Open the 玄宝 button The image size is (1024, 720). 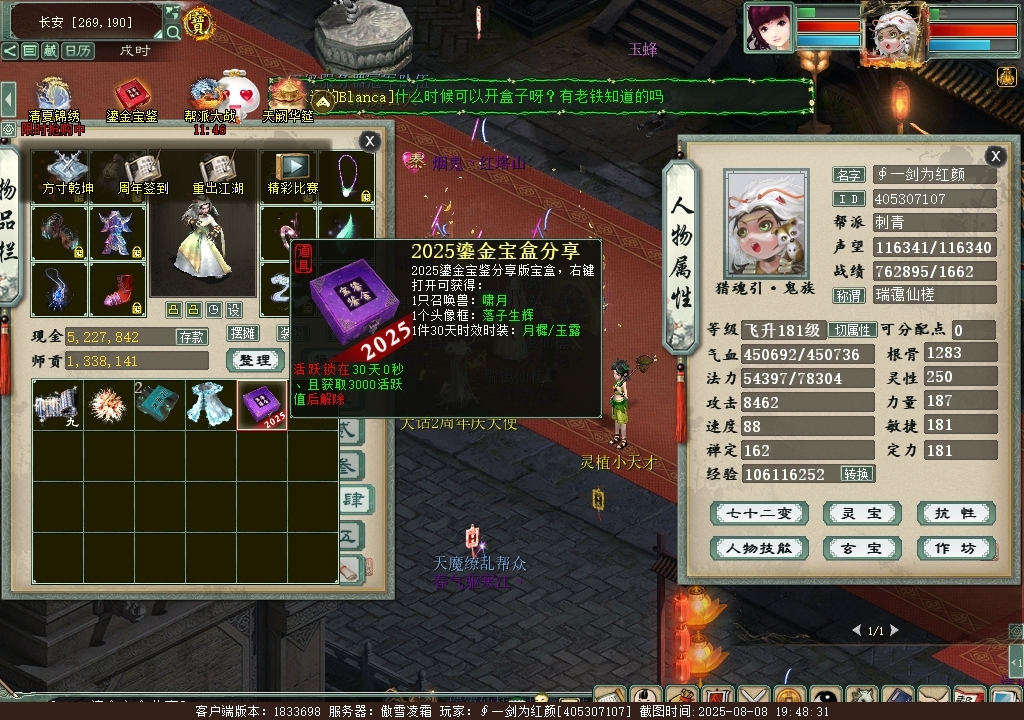click(x=855, y=548)
